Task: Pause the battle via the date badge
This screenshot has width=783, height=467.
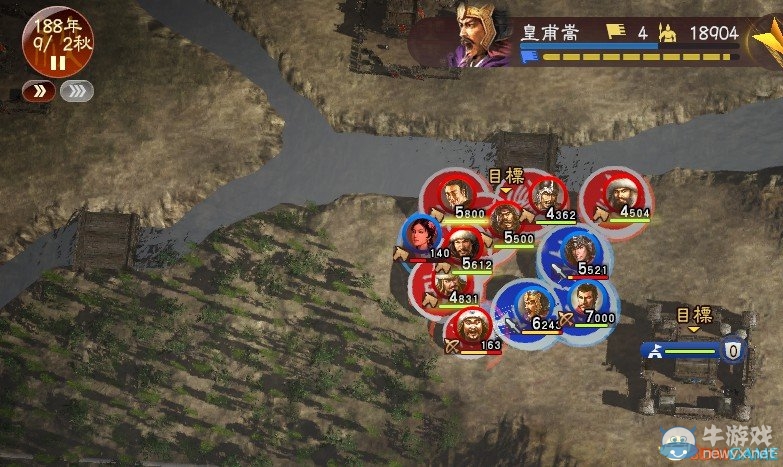Action: point(58,45)
